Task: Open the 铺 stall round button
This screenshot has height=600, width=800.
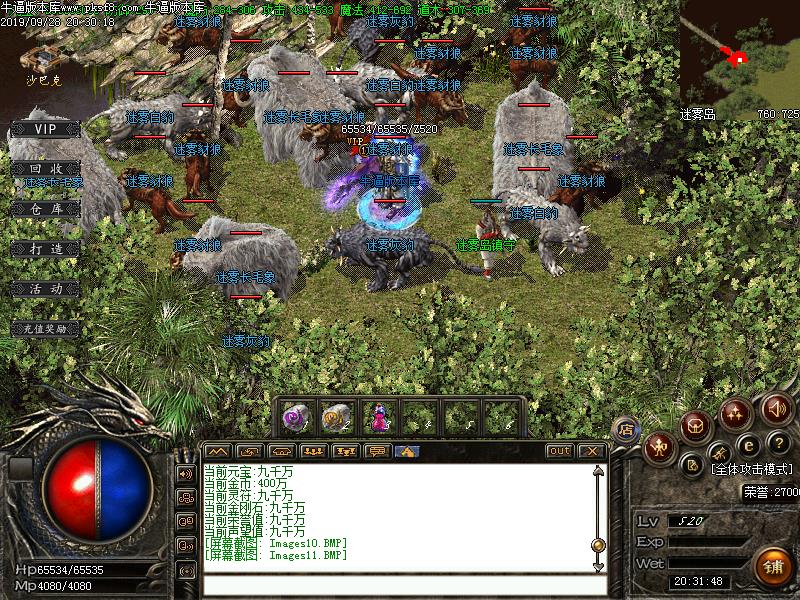Action: [x=771, y=567]
